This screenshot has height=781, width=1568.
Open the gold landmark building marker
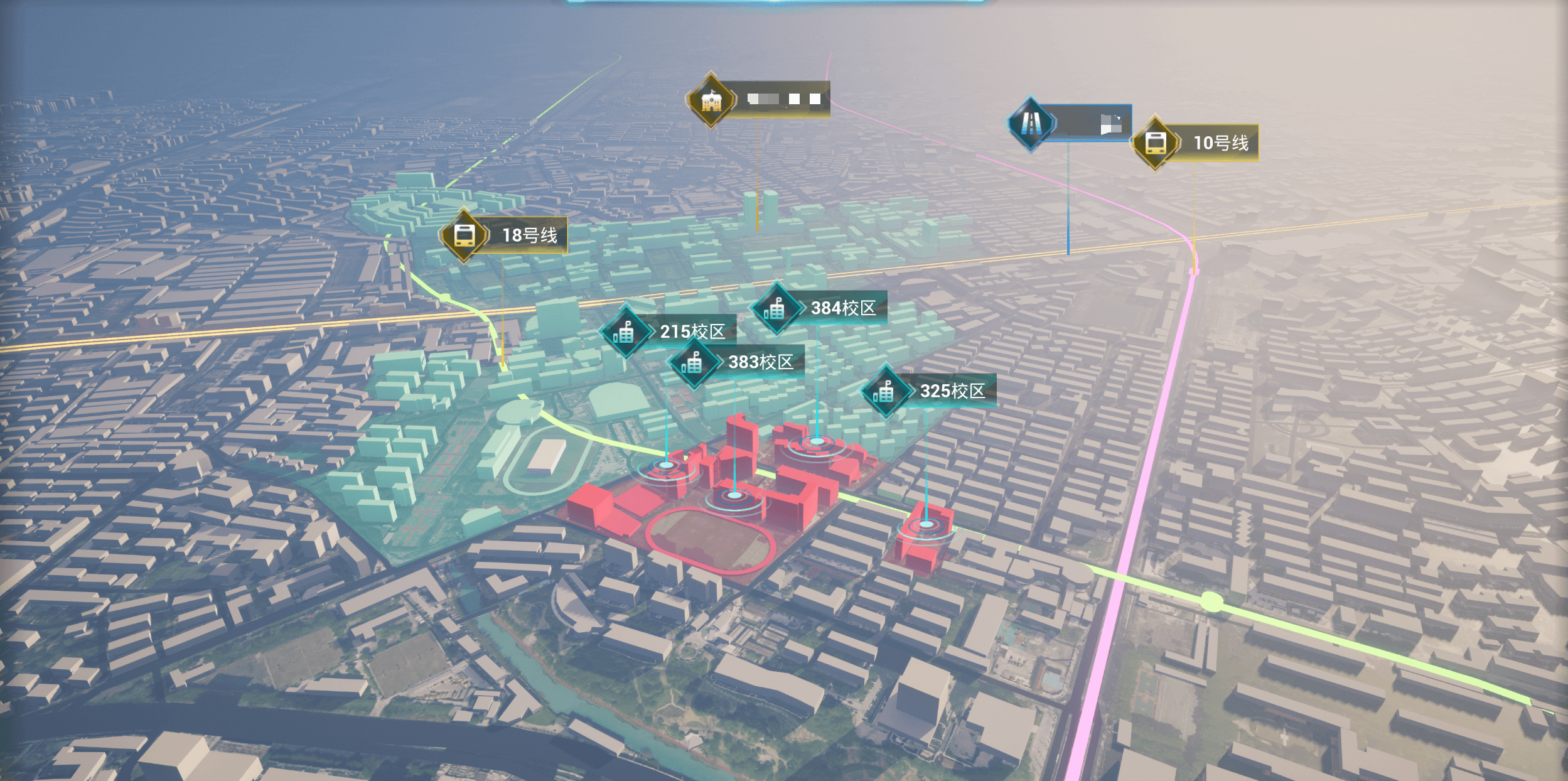point(711,100)
